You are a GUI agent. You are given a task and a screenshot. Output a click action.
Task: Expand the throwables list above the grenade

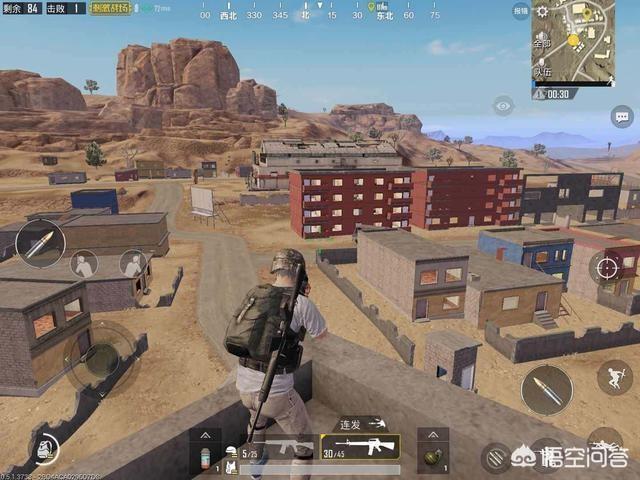432,436
